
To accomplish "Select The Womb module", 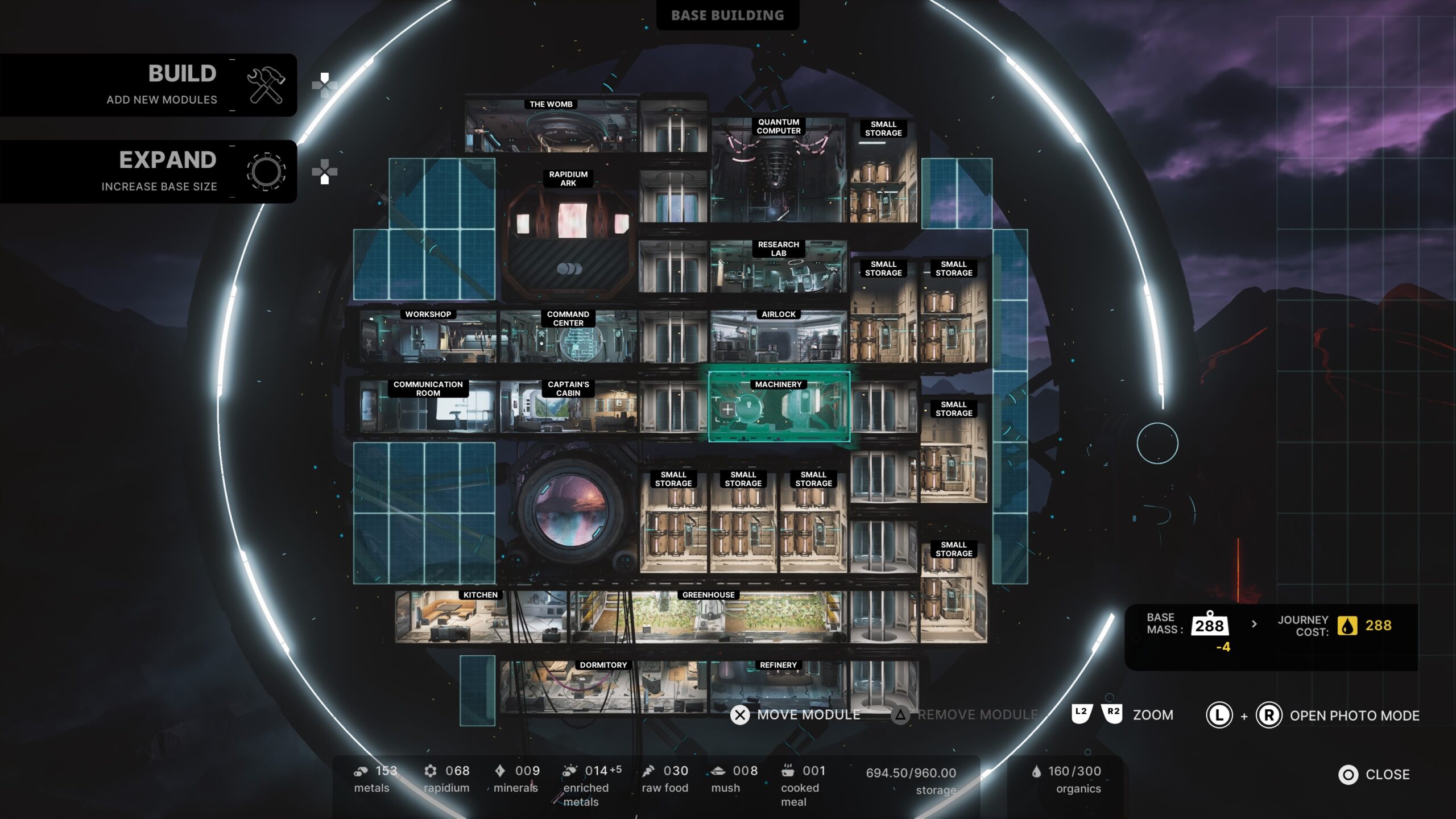I will pos(551,128).
